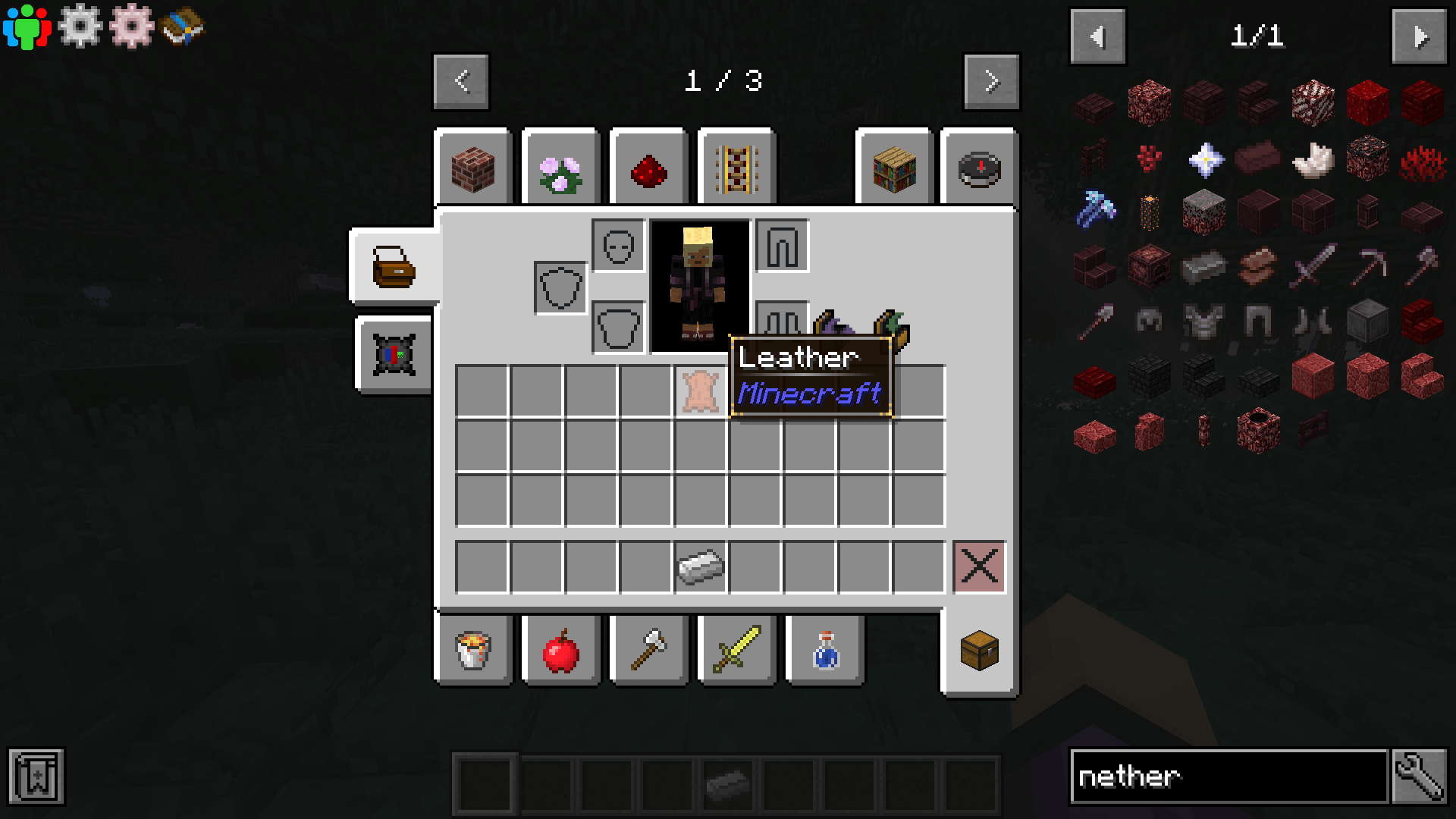Go to the previous creative tab page
This screenshot has height=819, width=1456.
pyautogui.click(x=461, y=81)
